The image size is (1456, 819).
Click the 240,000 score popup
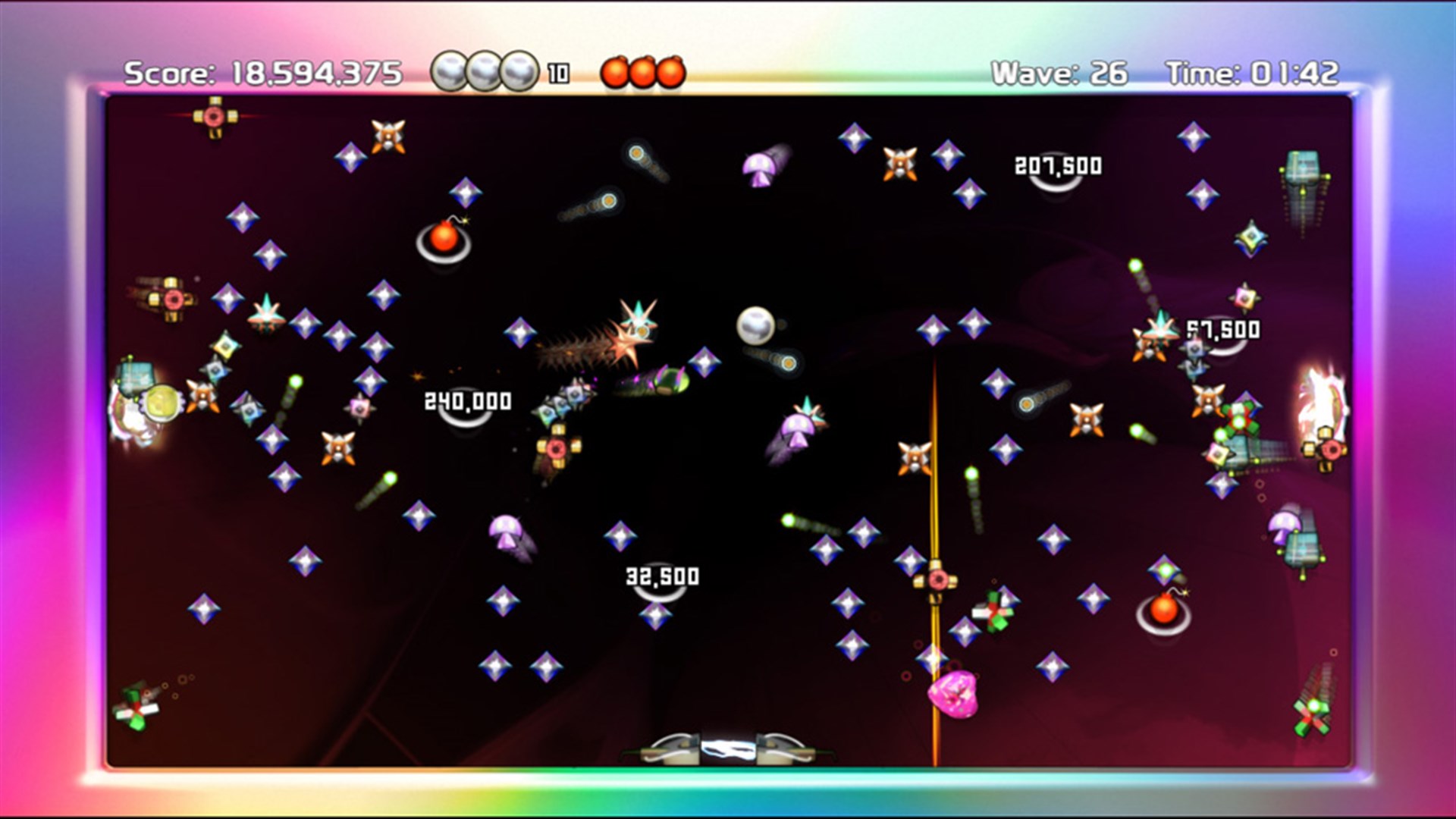[x=468, y=400]
